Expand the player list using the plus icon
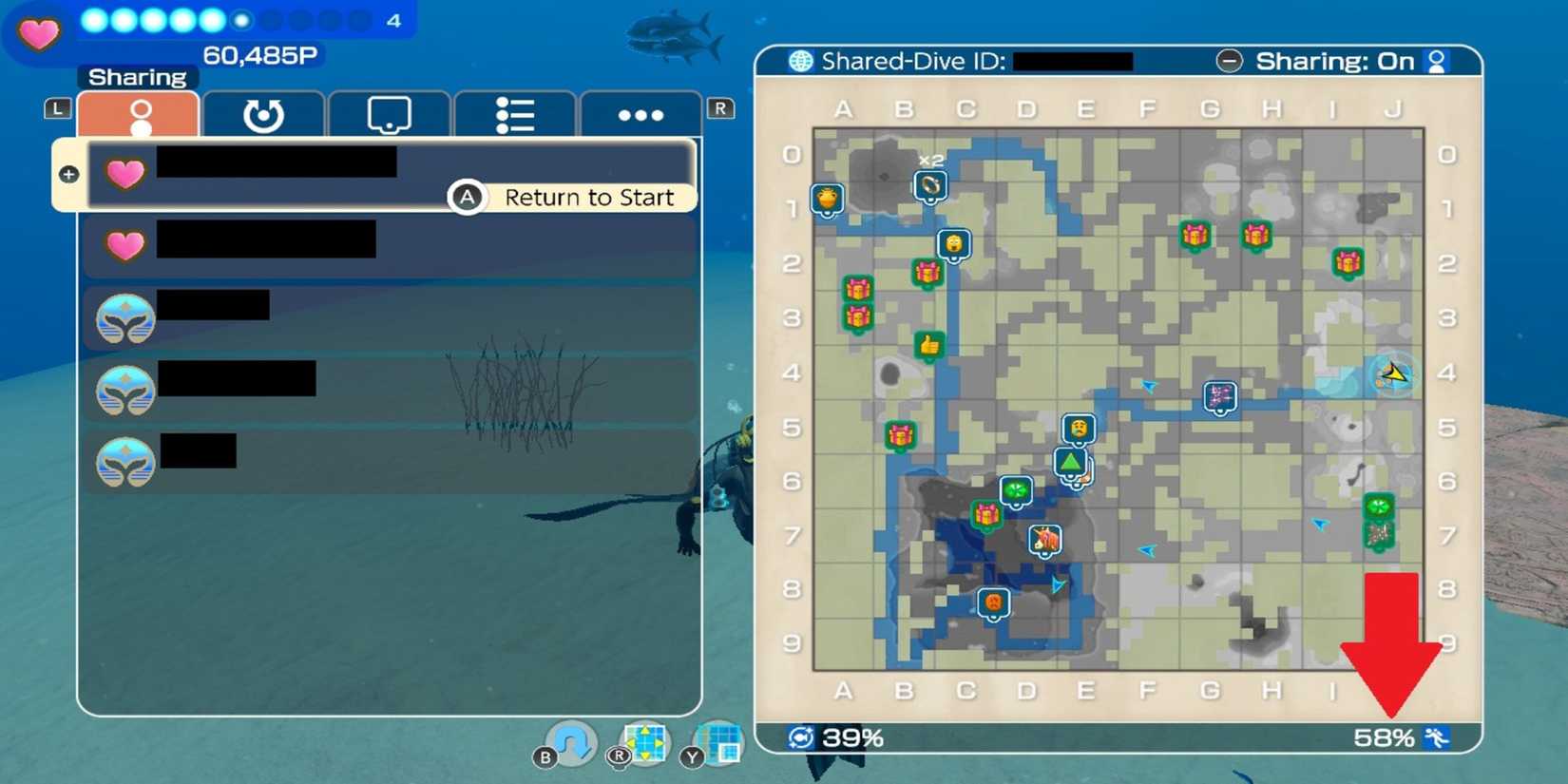 click(x=67, y=173)
